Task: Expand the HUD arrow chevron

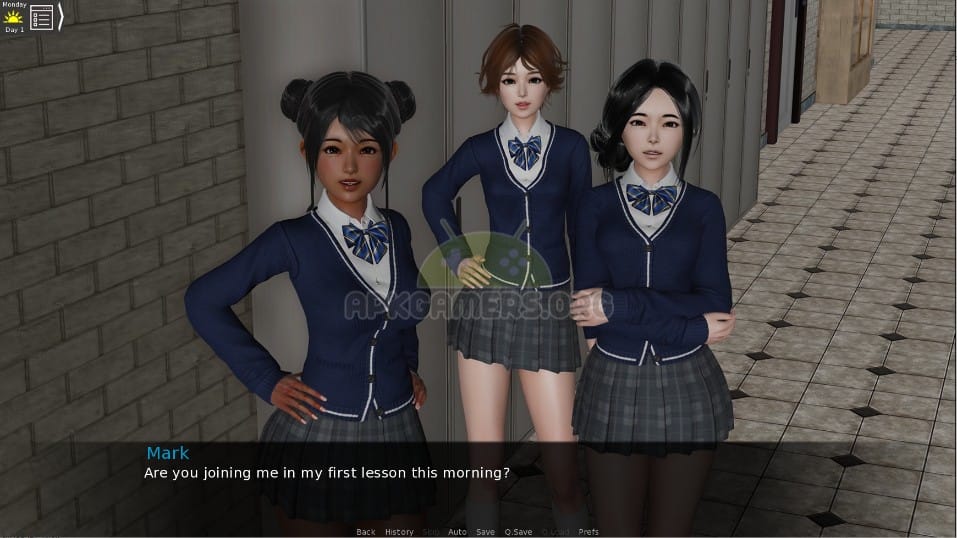Action: (60, 17)
